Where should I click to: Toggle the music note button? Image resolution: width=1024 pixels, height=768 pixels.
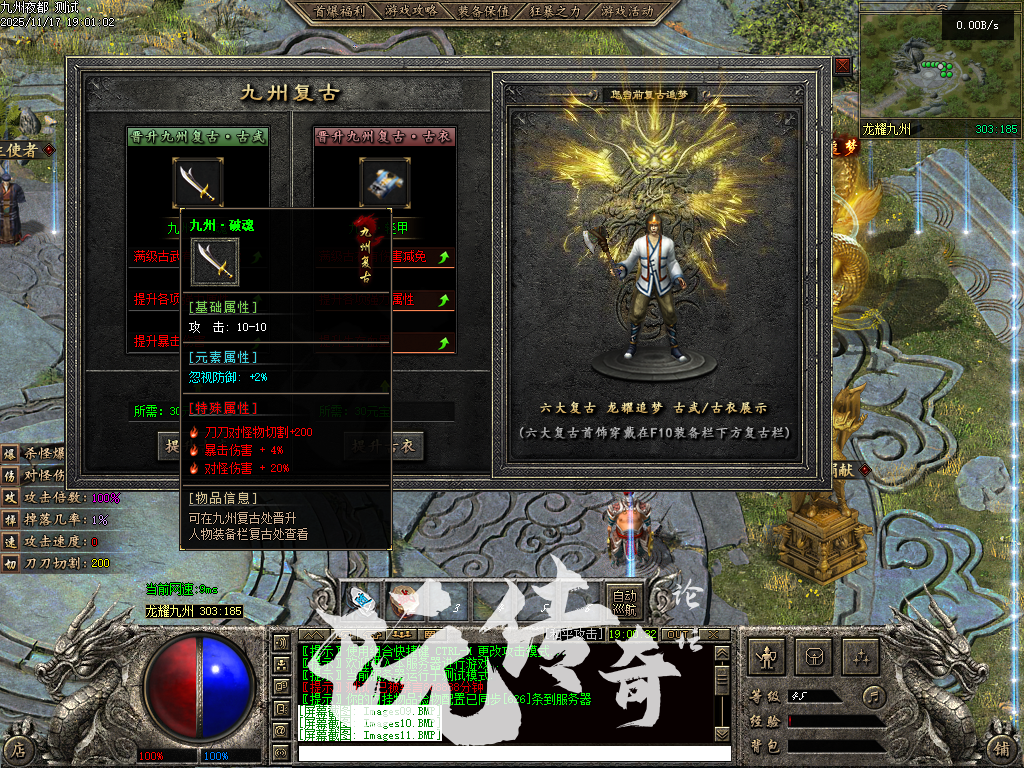(x=875, y=695)
